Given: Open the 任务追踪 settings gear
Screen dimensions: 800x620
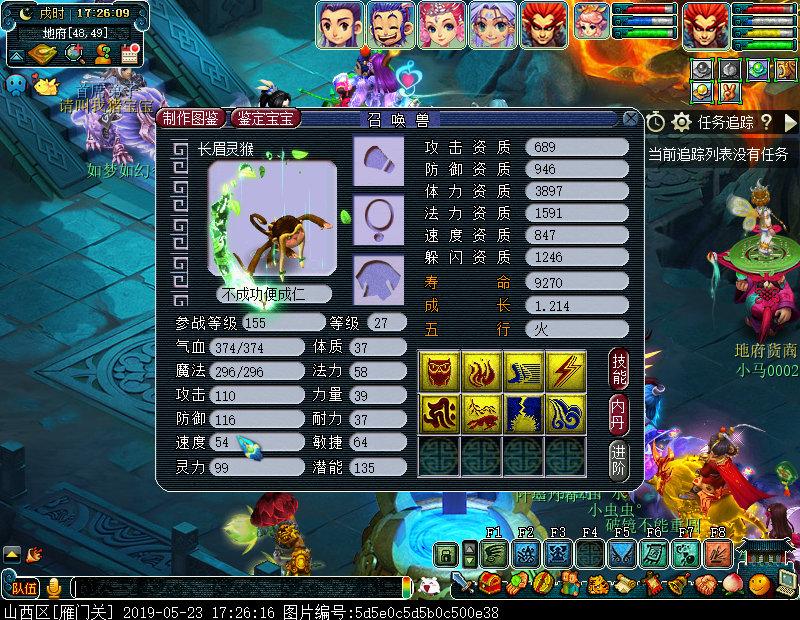Looking at the screenshot, I should point(682,122).
